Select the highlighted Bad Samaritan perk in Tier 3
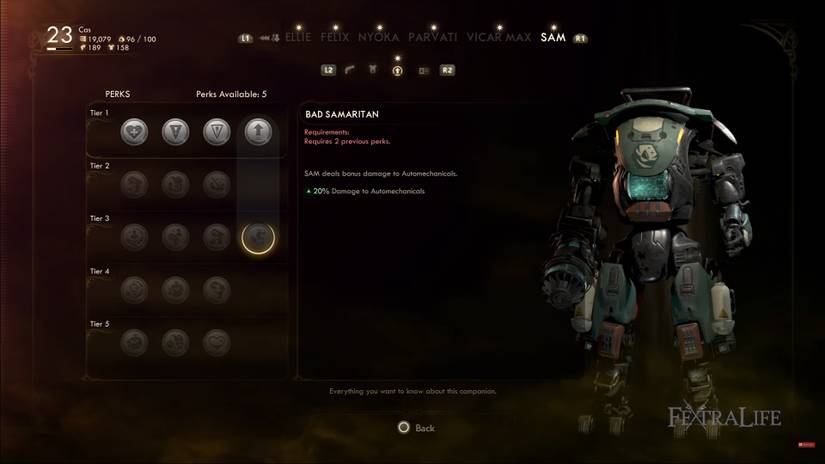The width and height of the screenshot is (825, 464). [258, 237]
